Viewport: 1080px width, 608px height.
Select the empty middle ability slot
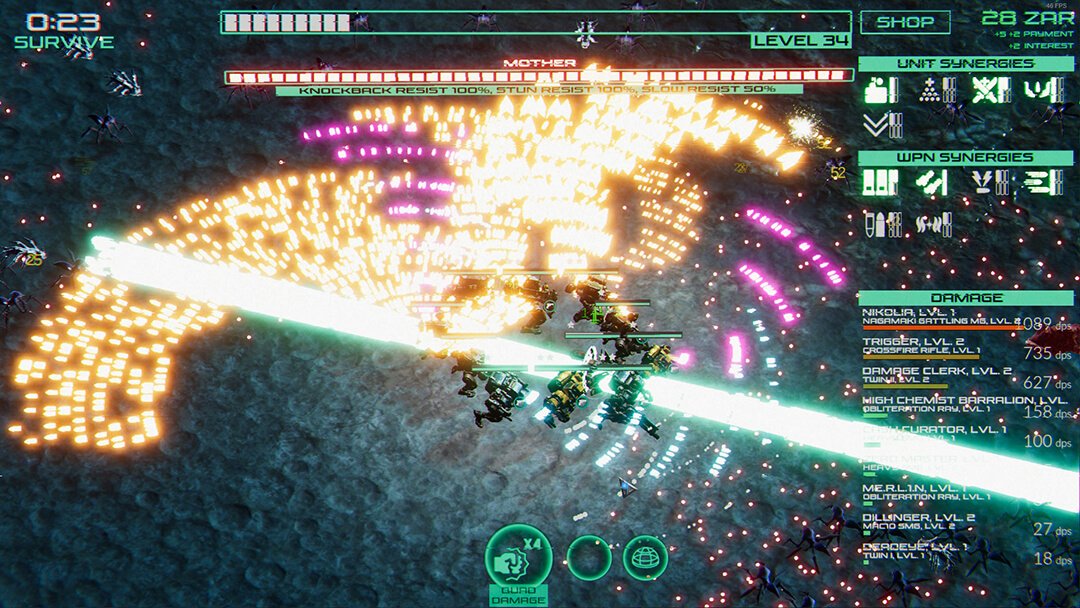(x=589, y=557)
